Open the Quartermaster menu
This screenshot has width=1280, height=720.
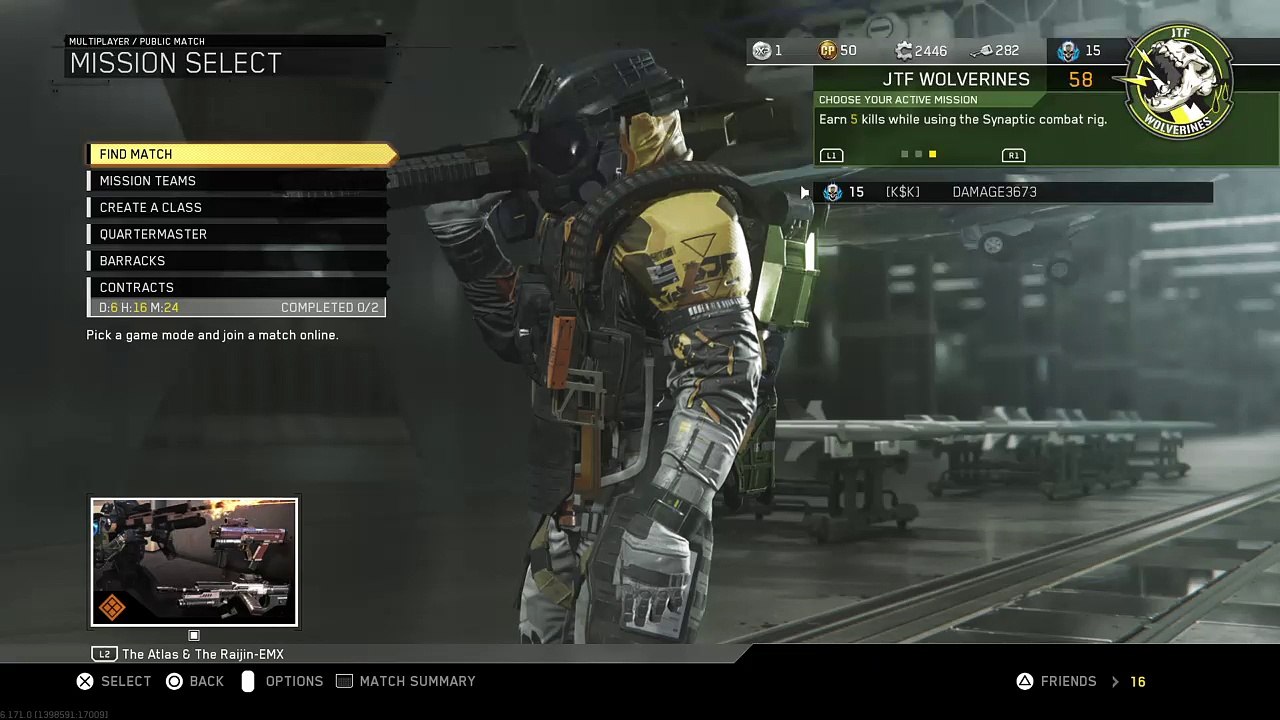(237, 234)
